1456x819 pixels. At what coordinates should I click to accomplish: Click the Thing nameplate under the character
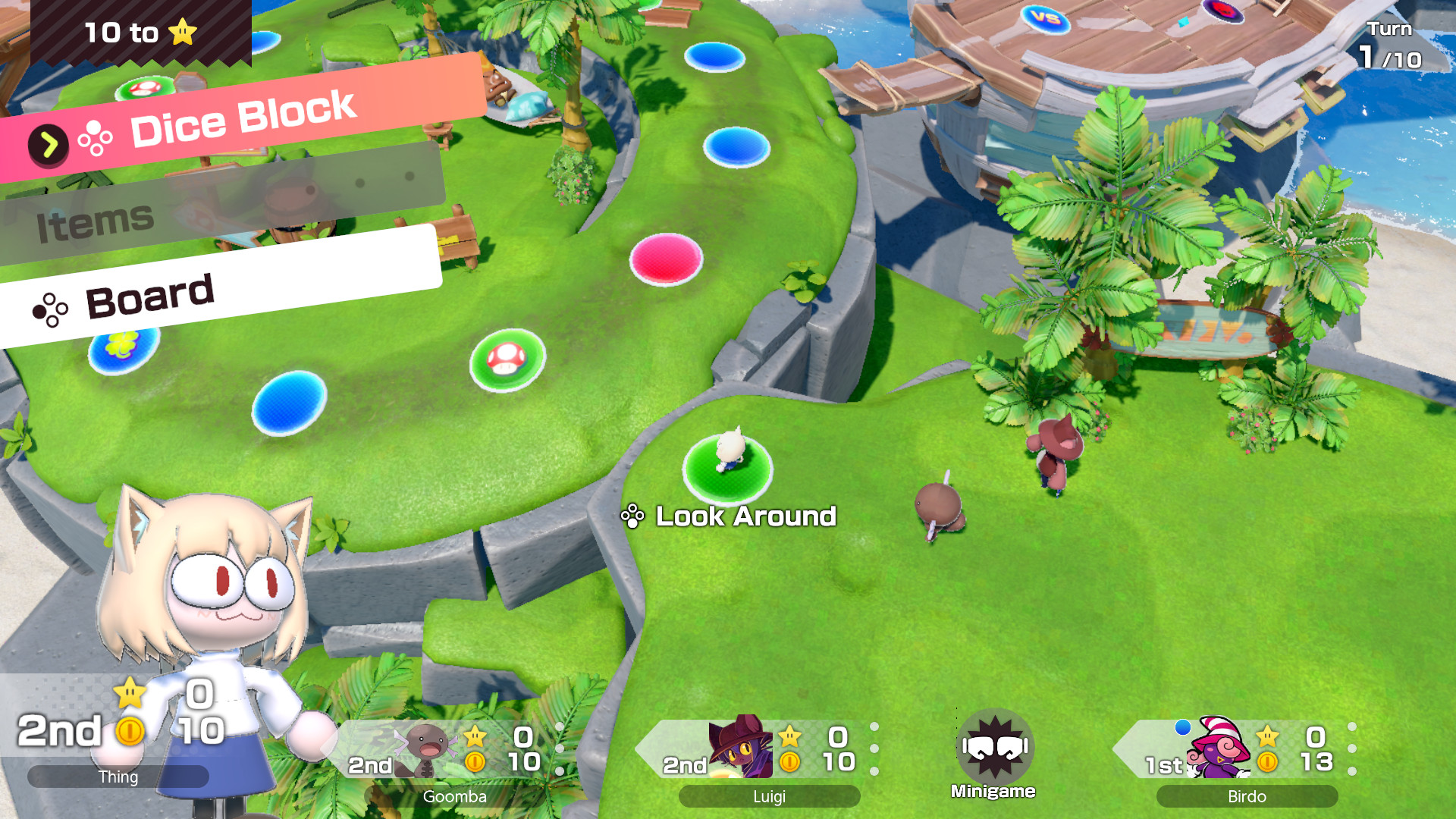pos(118,777)
